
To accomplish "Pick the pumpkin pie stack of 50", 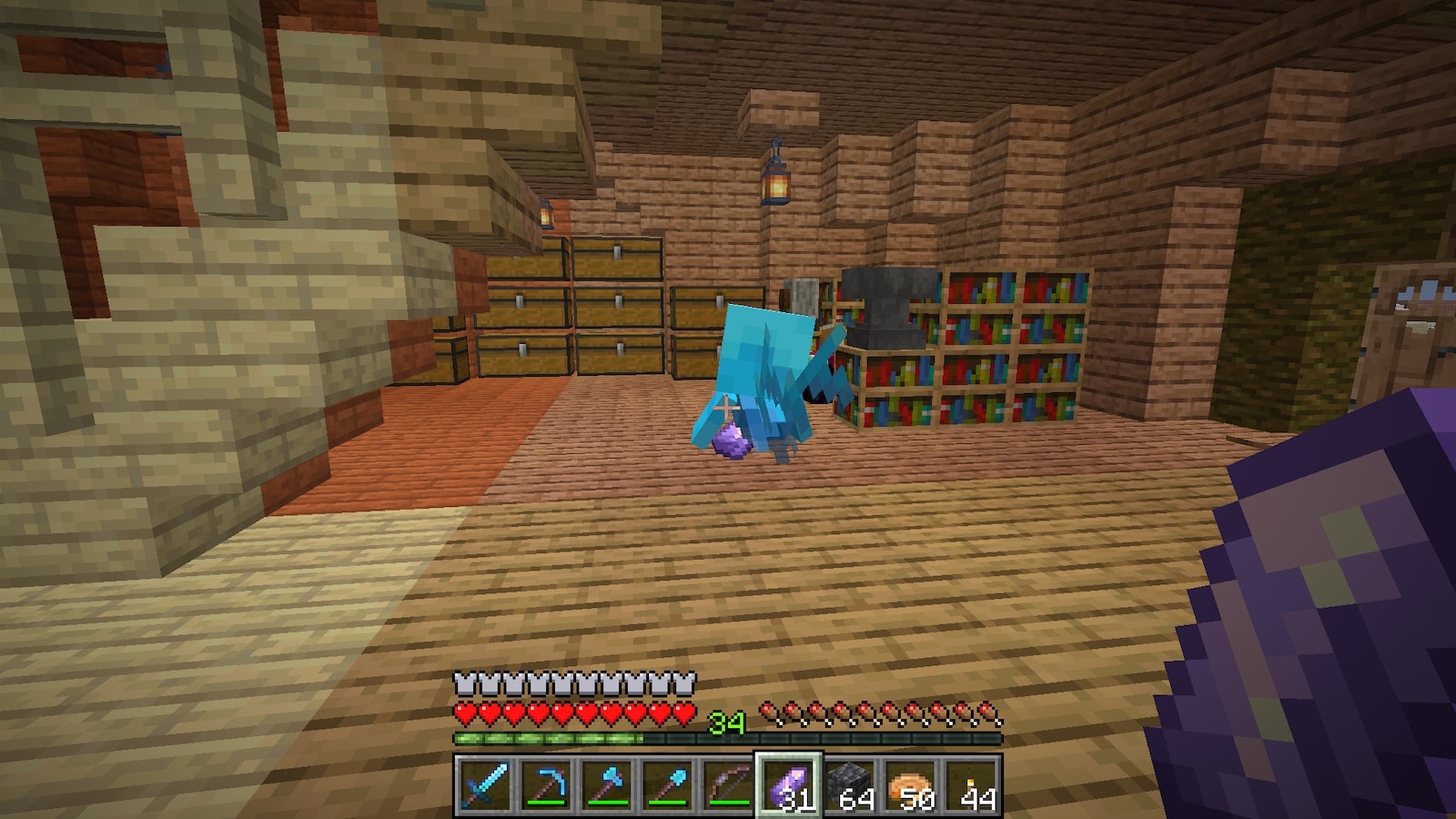I will coord(911,784).
